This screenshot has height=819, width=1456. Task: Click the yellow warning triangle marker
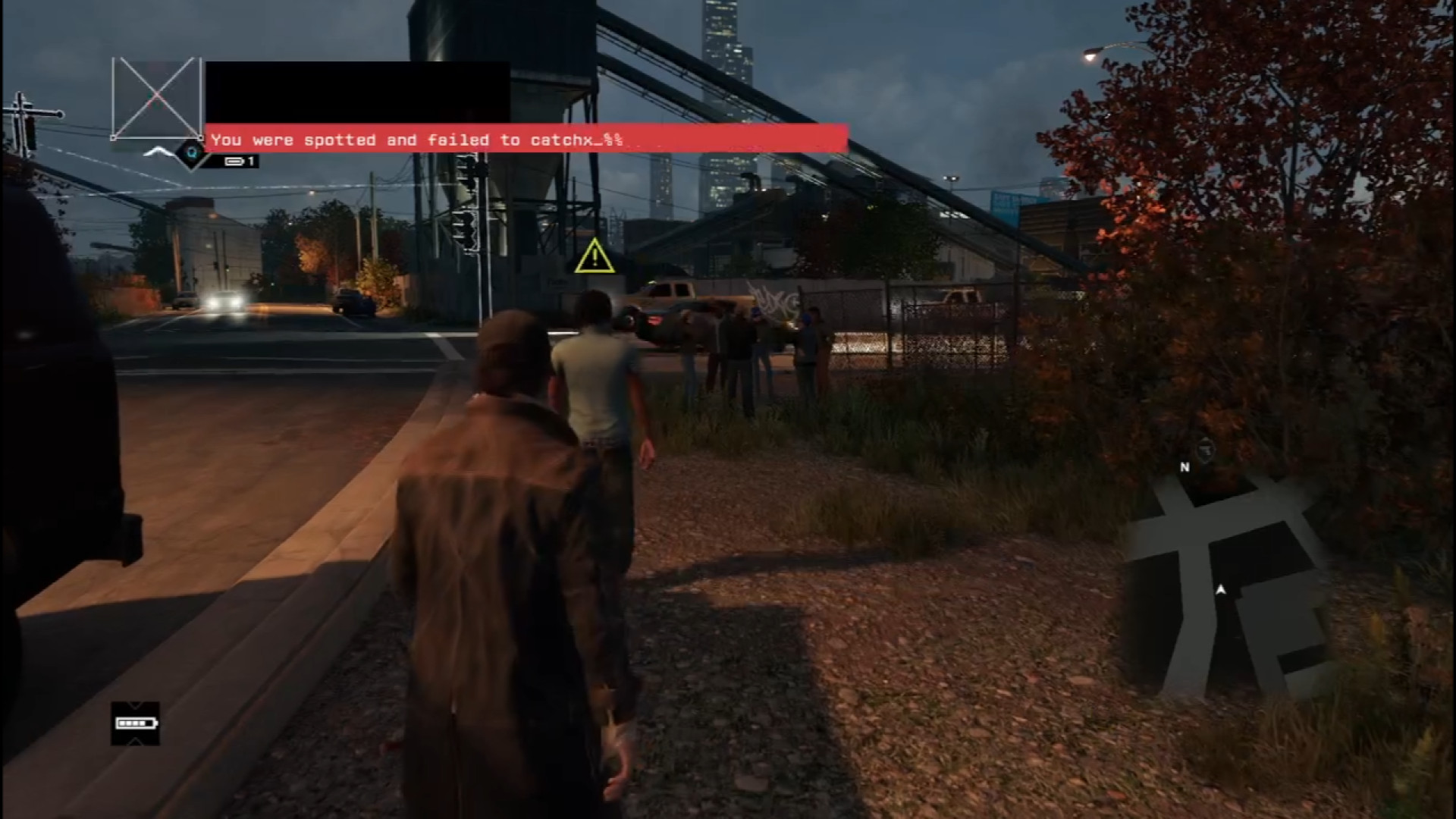pos(595,256)
